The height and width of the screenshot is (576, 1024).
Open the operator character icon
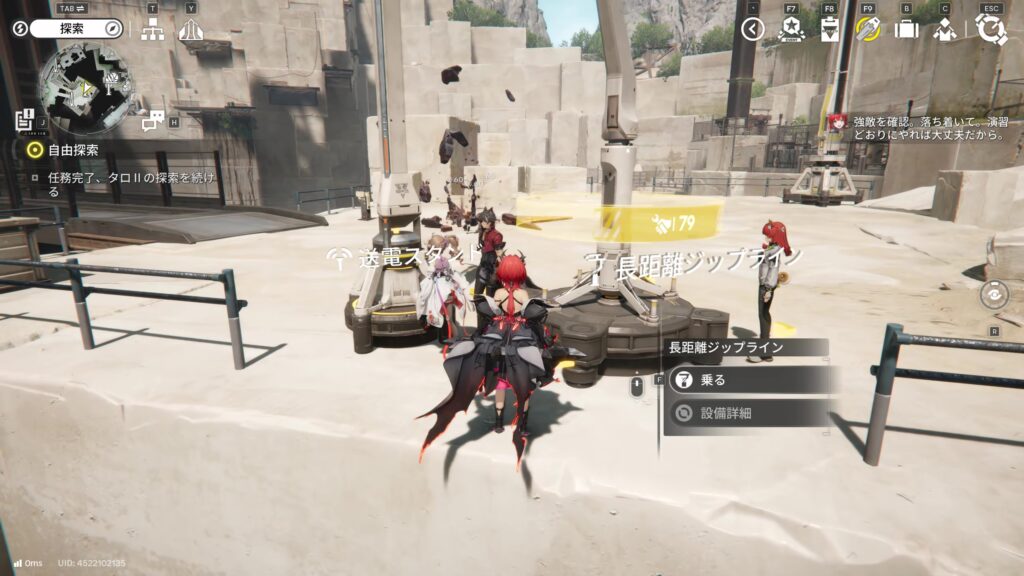point(944,29)
